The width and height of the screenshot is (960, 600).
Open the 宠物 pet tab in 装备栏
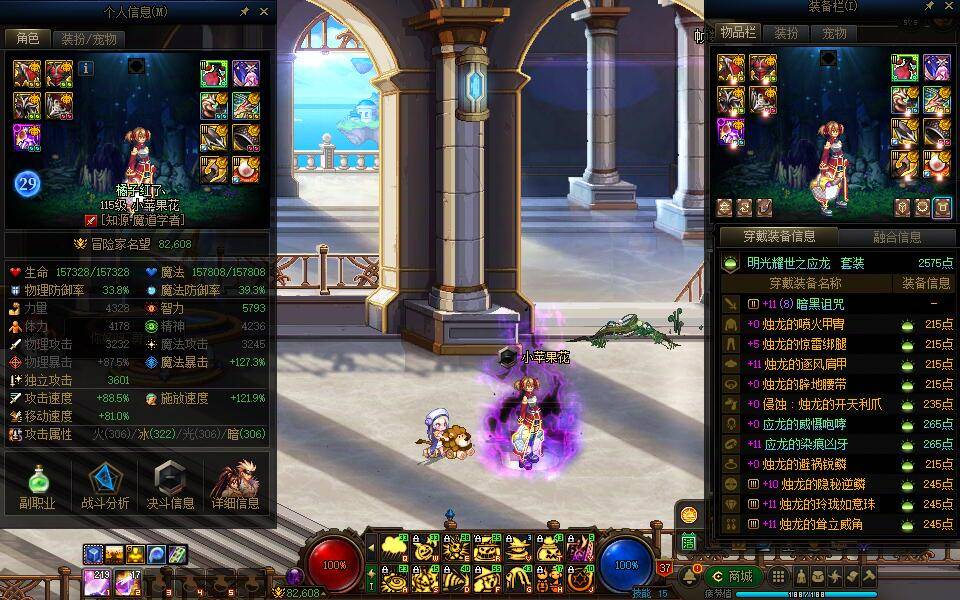pos(834,33)
